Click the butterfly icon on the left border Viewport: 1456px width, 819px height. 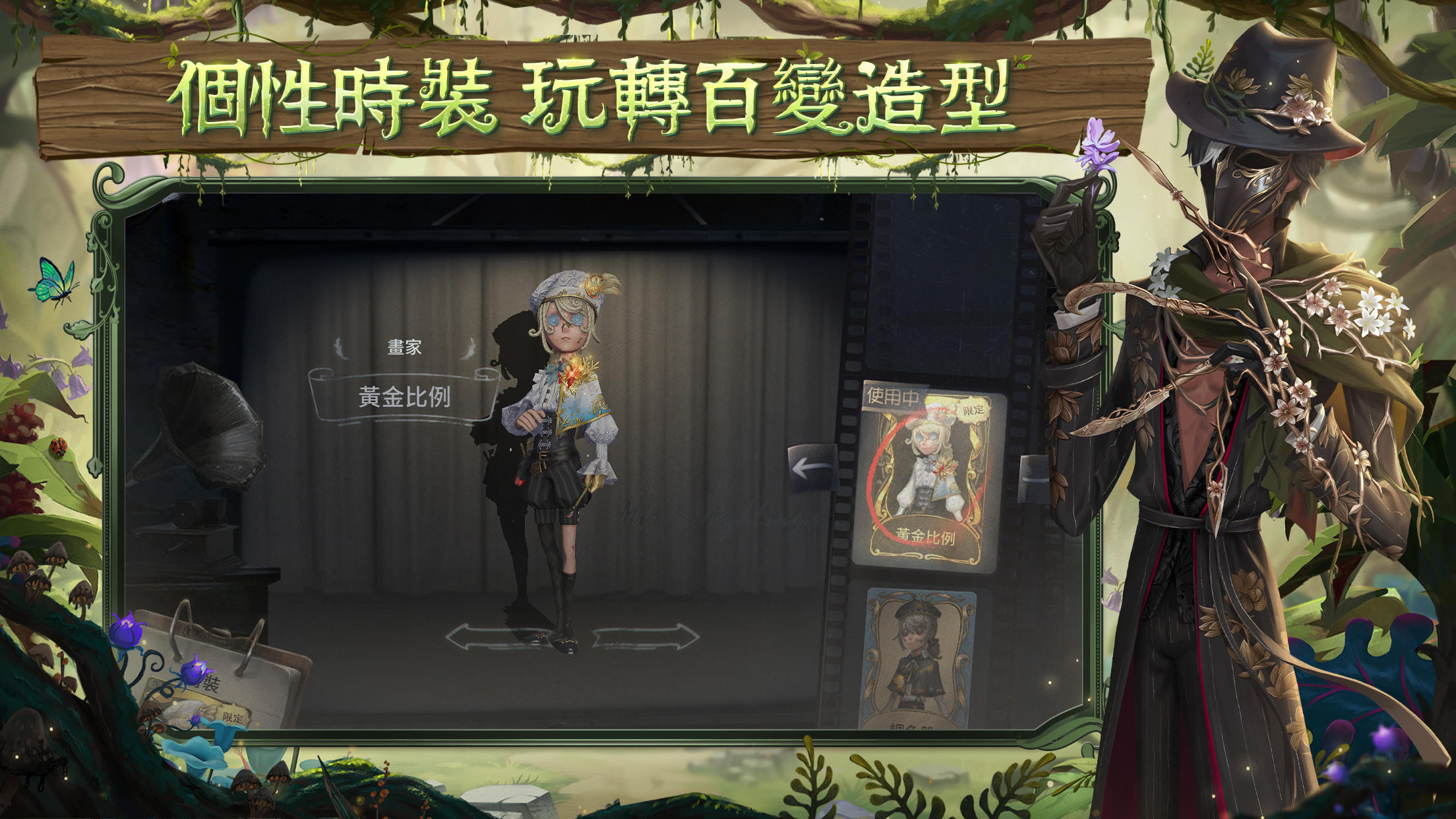click(56, 280)
